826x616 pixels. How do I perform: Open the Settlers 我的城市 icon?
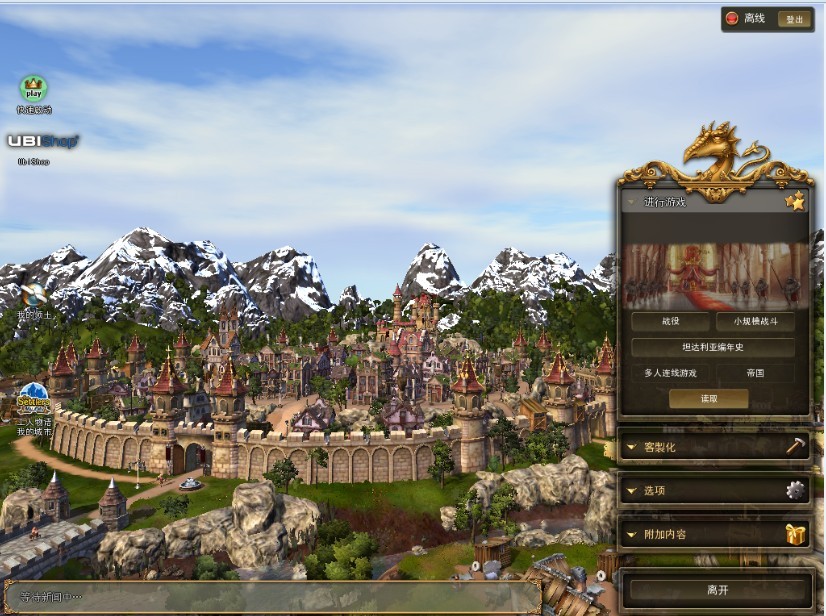coord(33,398)
